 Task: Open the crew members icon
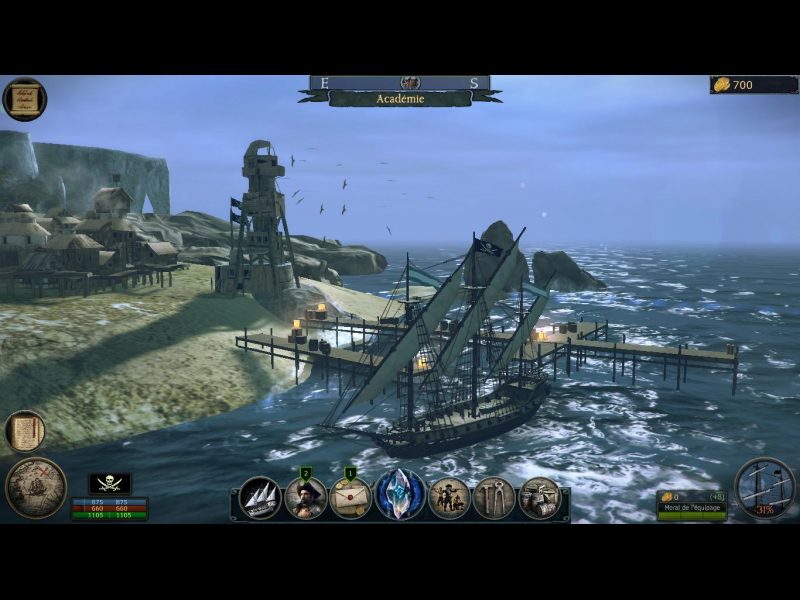click(449, 497)
